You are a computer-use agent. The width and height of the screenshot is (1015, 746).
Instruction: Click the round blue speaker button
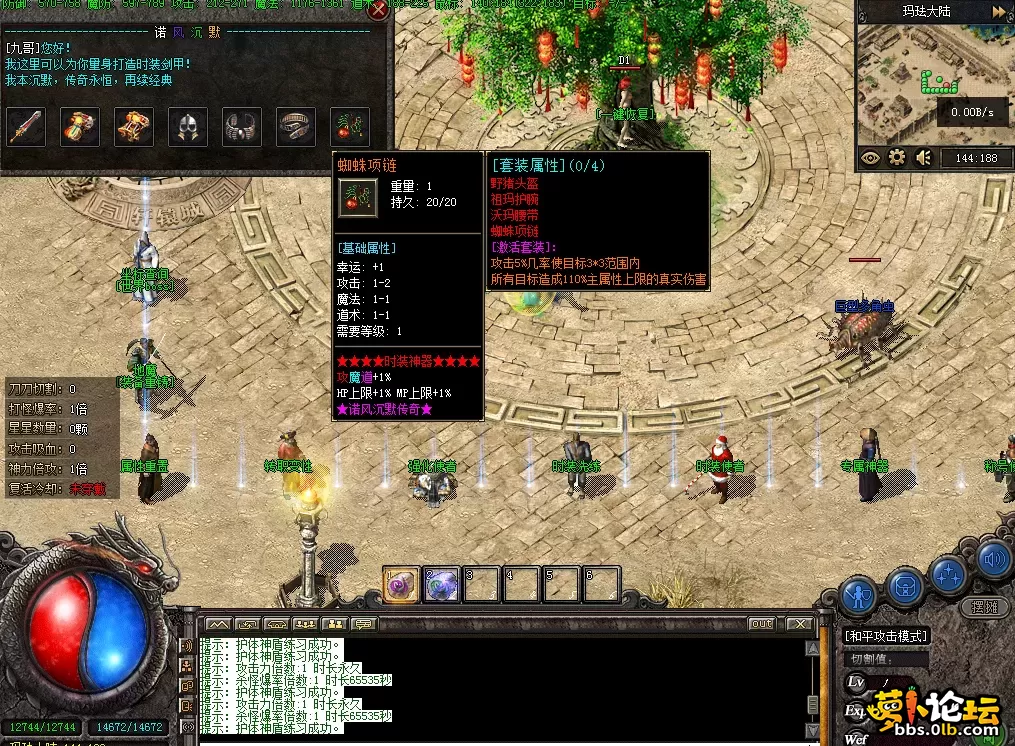click(x=993, y=558)
